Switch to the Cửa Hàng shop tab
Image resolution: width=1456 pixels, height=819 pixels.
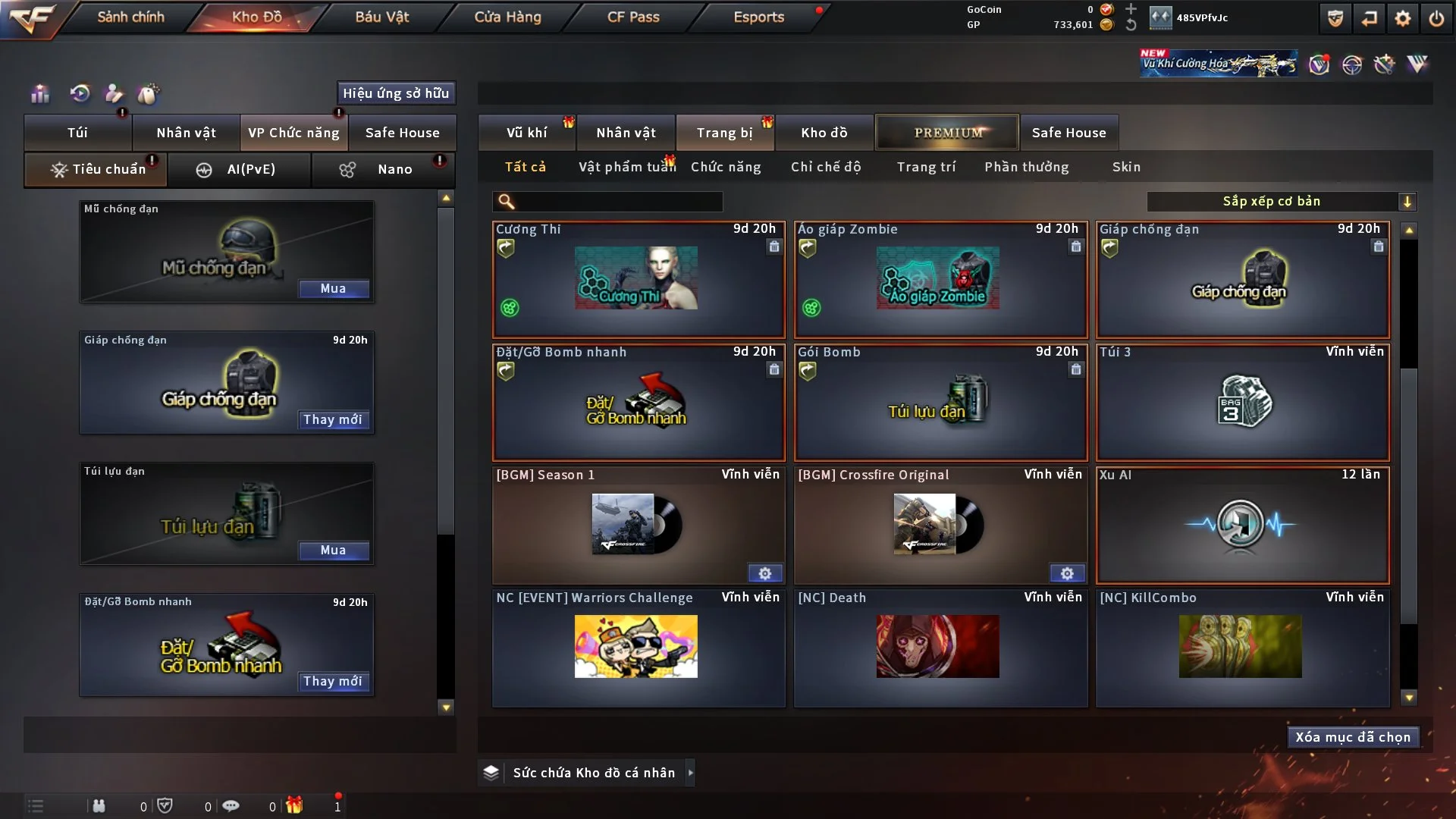[x=507, y=17]
